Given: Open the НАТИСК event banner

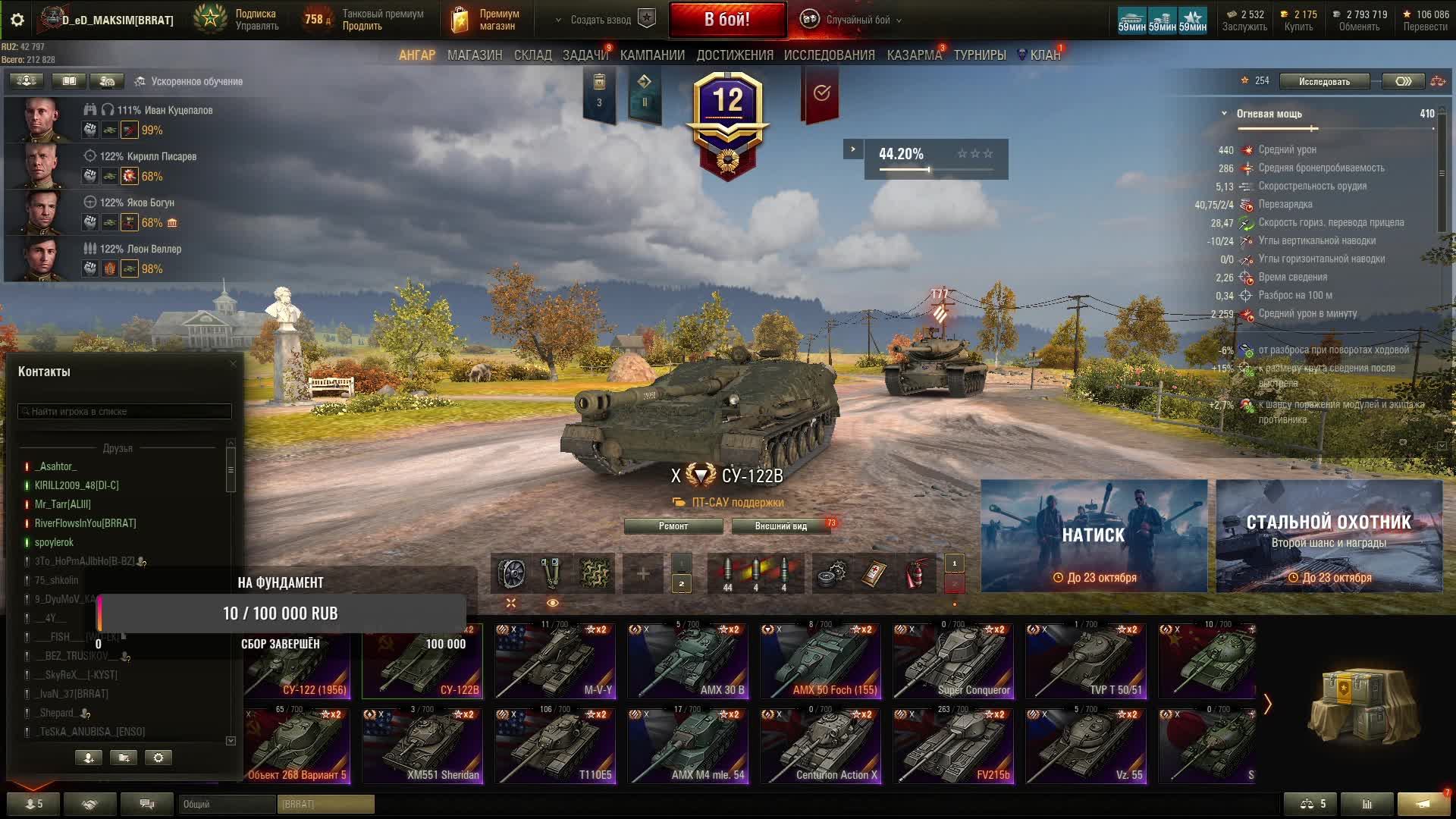Looking at the screenshot, I should [1094, 535].
